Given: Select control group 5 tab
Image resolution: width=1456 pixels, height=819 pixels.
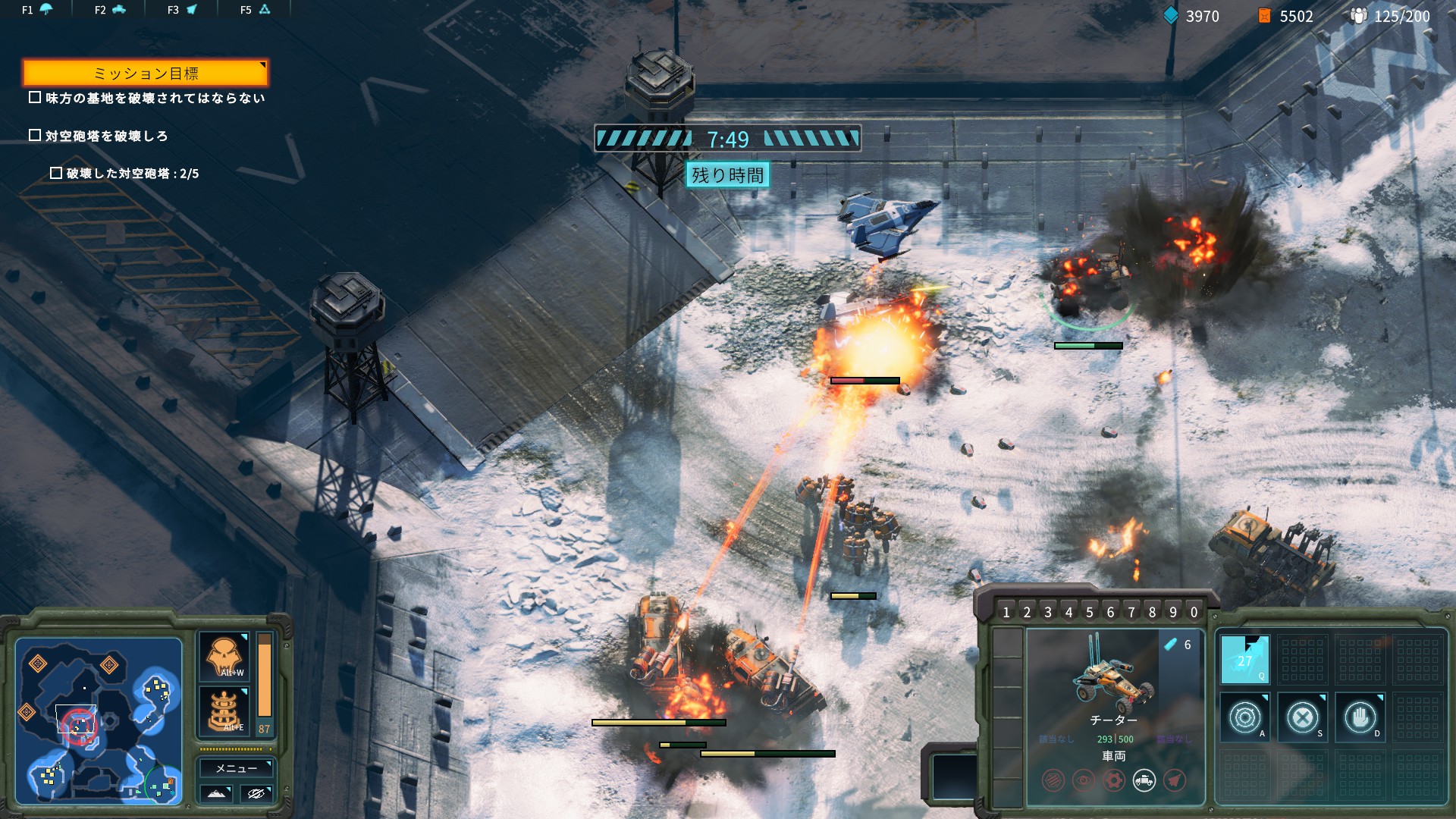Looking at the screenshot, I should pyautogui.click(x=1090, y=612).
